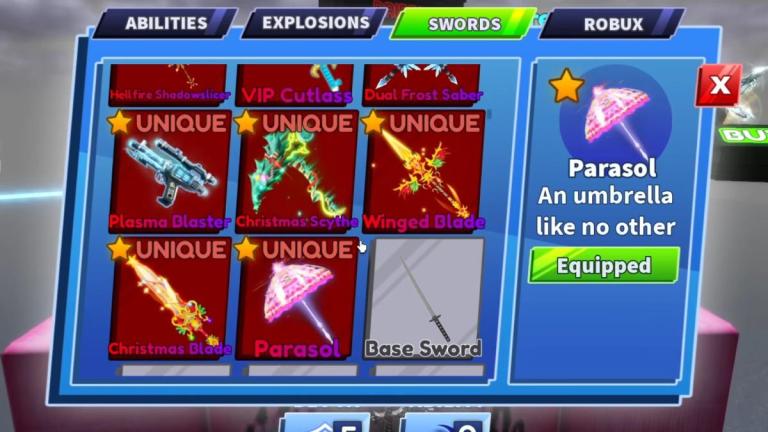Close the sword inventory window

coord(718,86)
